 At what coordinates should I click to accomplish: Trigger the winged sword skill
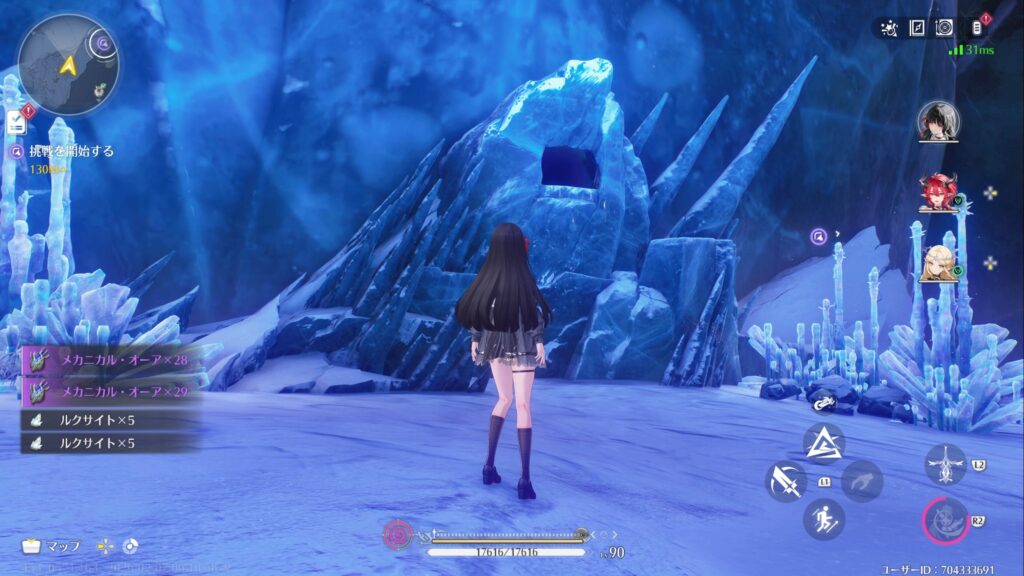[945, 464]
